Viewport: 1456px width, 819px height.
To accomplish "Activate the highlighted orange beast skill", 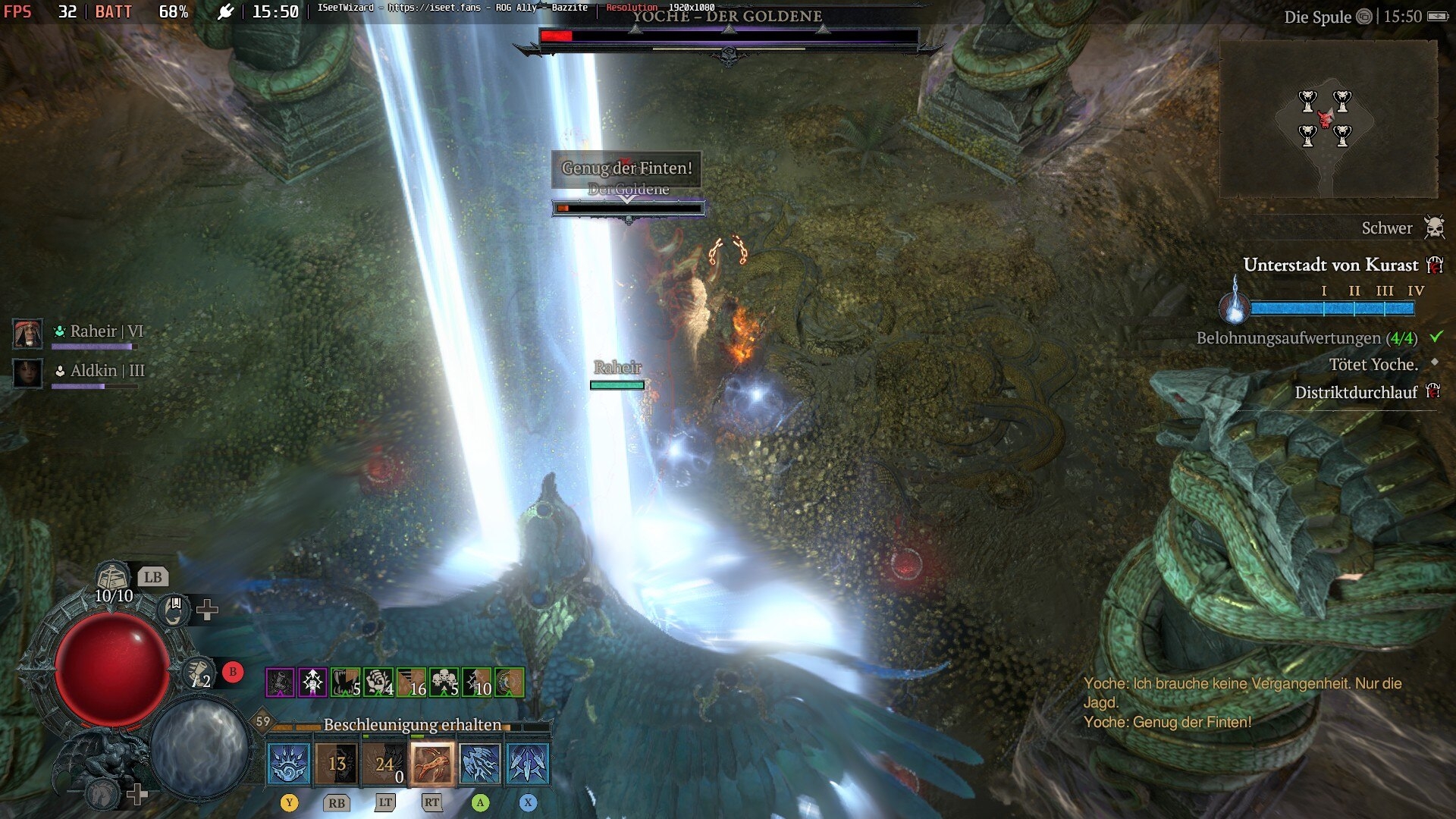I will (432, 763).
